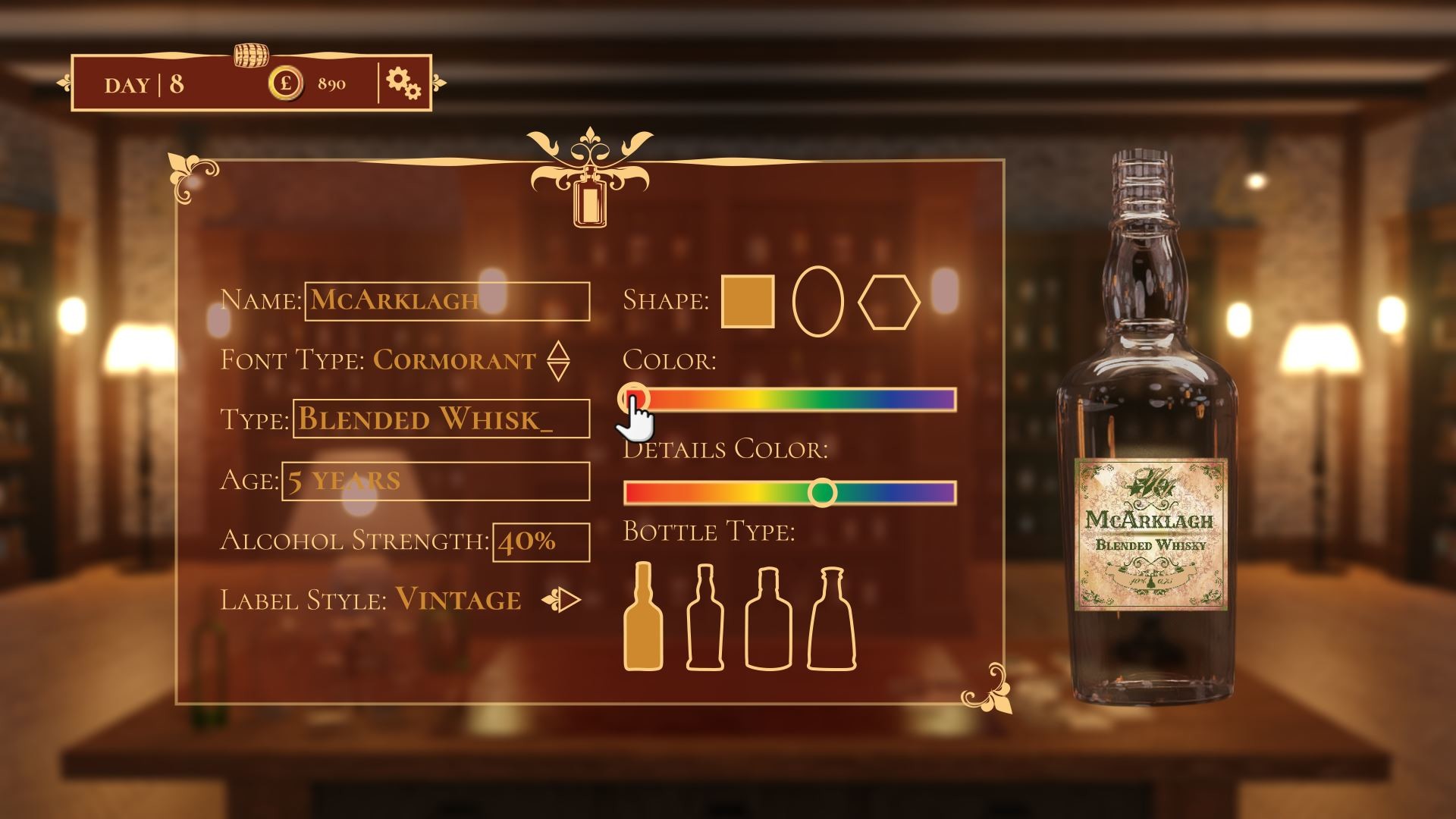Image resolution: width=1456 pixels, height=819 pixels.
Task: Click the Alcohol Strength 40% field
Action: (539, 541)
